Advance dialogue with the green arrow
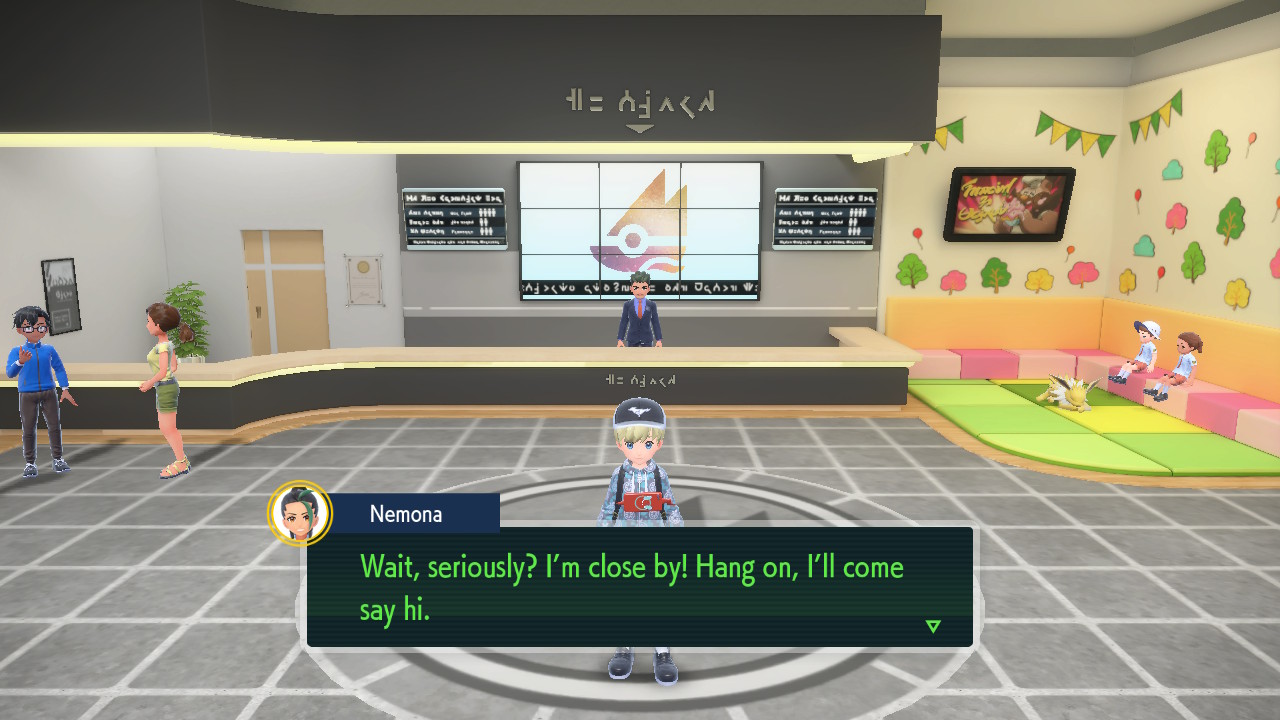The image size is (1280, 720). click(933, 626)
